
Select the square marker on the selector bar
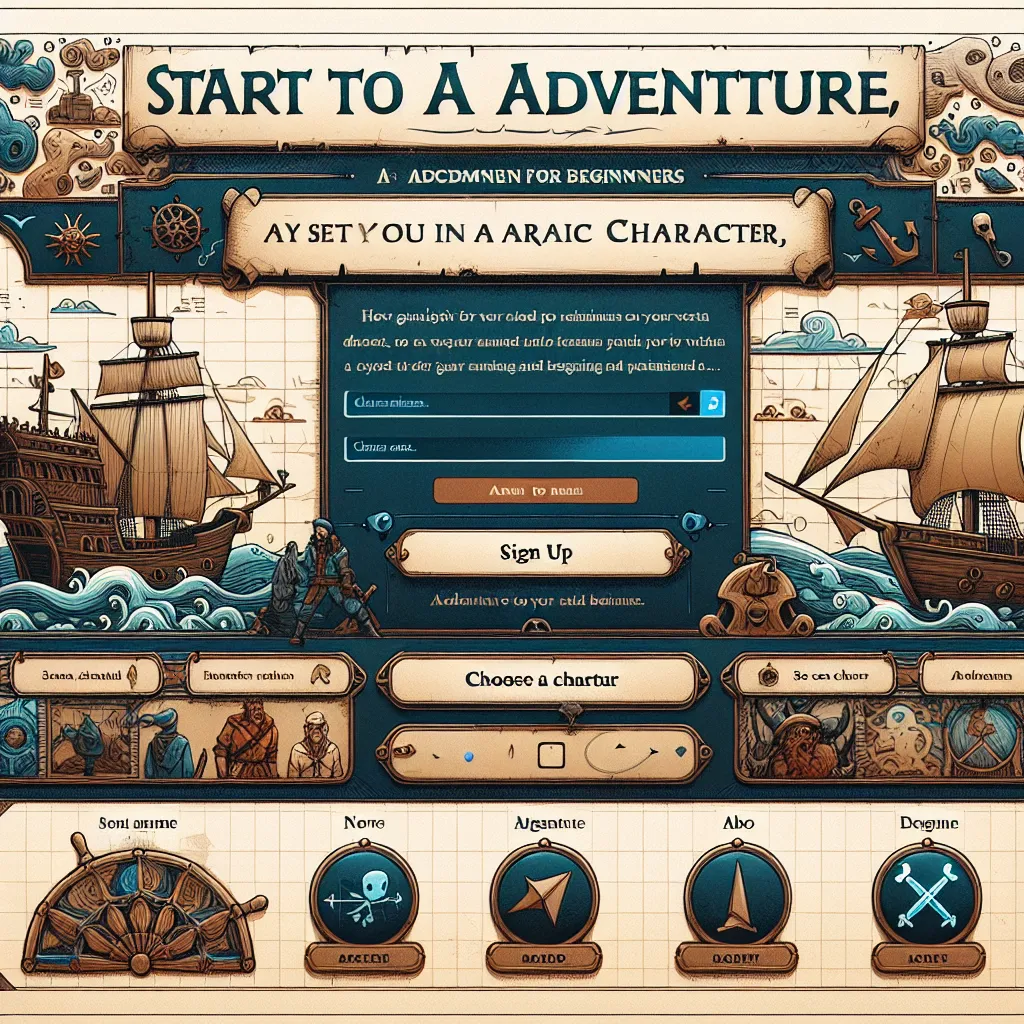pos(552,753)
